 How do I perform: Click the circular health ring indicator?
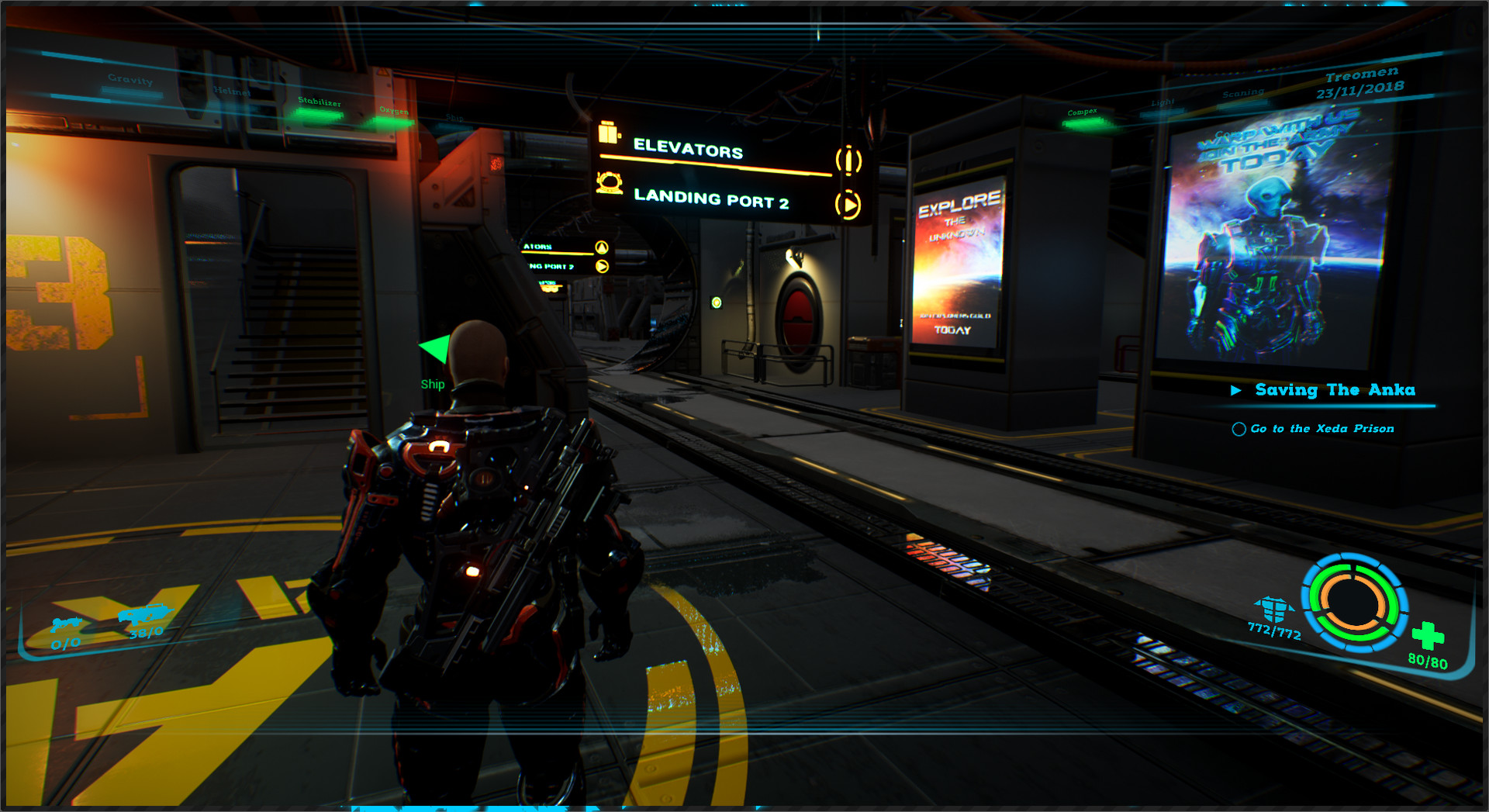[x=1353, y=605]
